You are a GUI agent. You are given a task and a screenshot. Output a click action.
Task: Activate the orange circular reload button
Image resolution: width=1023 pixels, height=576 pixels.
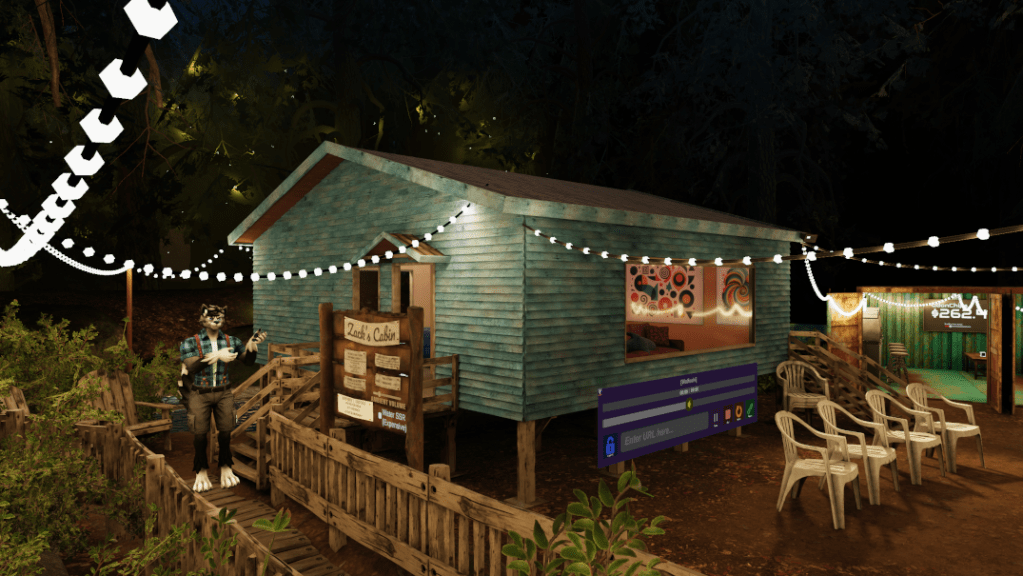tap(738, 409)
